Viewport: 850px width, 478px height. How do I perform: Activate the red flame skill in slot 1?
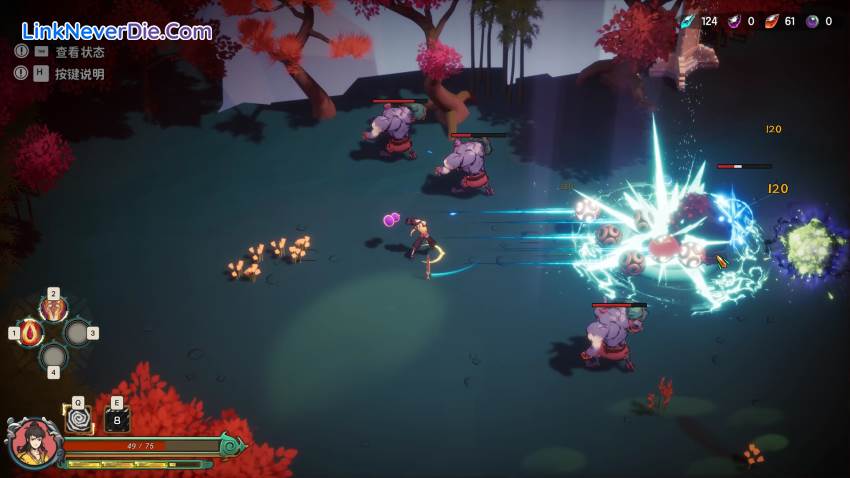[31, 332]
